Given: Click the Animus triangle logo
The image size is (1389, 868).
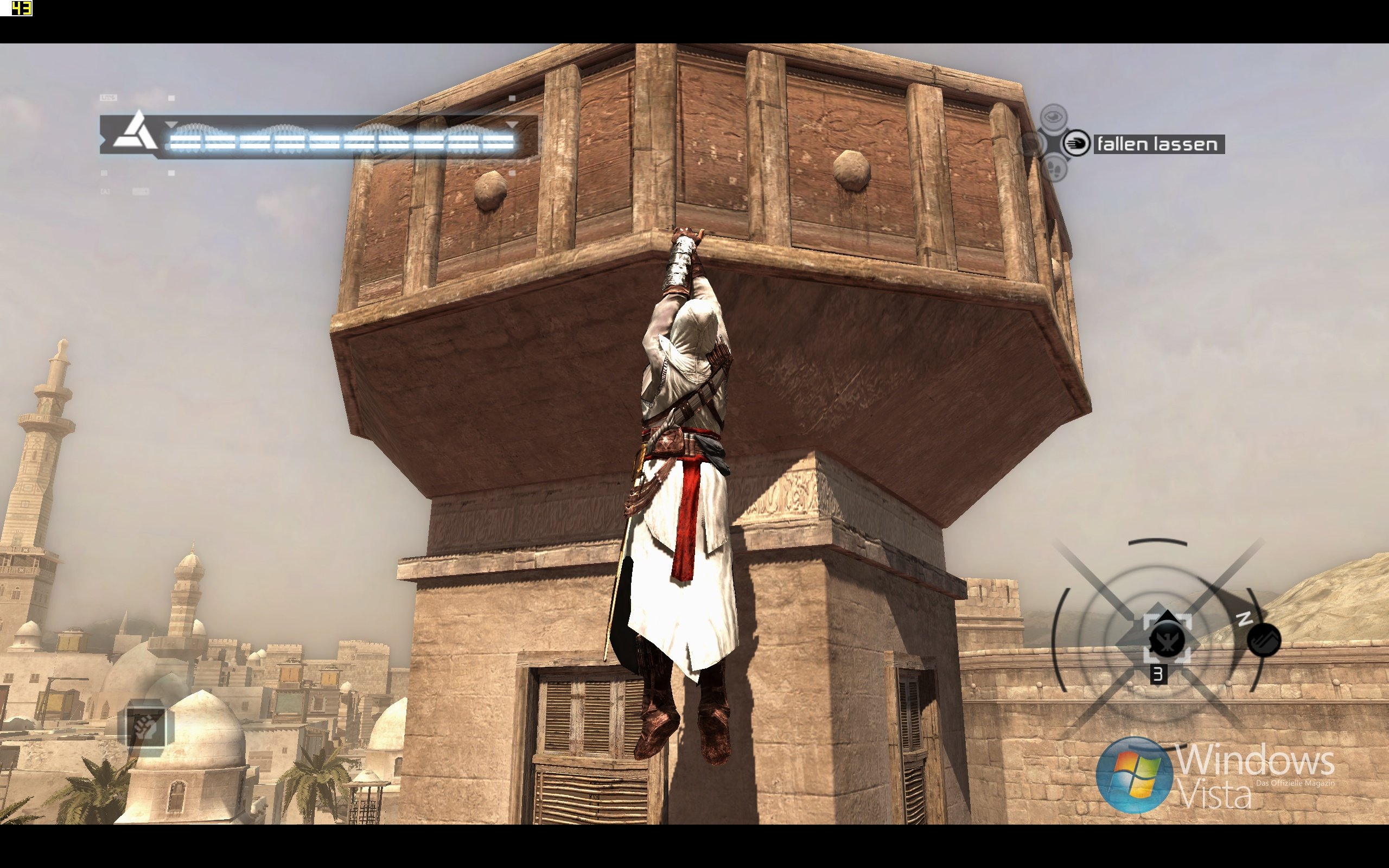Looking at the screenshot, I should click(136, 131).
